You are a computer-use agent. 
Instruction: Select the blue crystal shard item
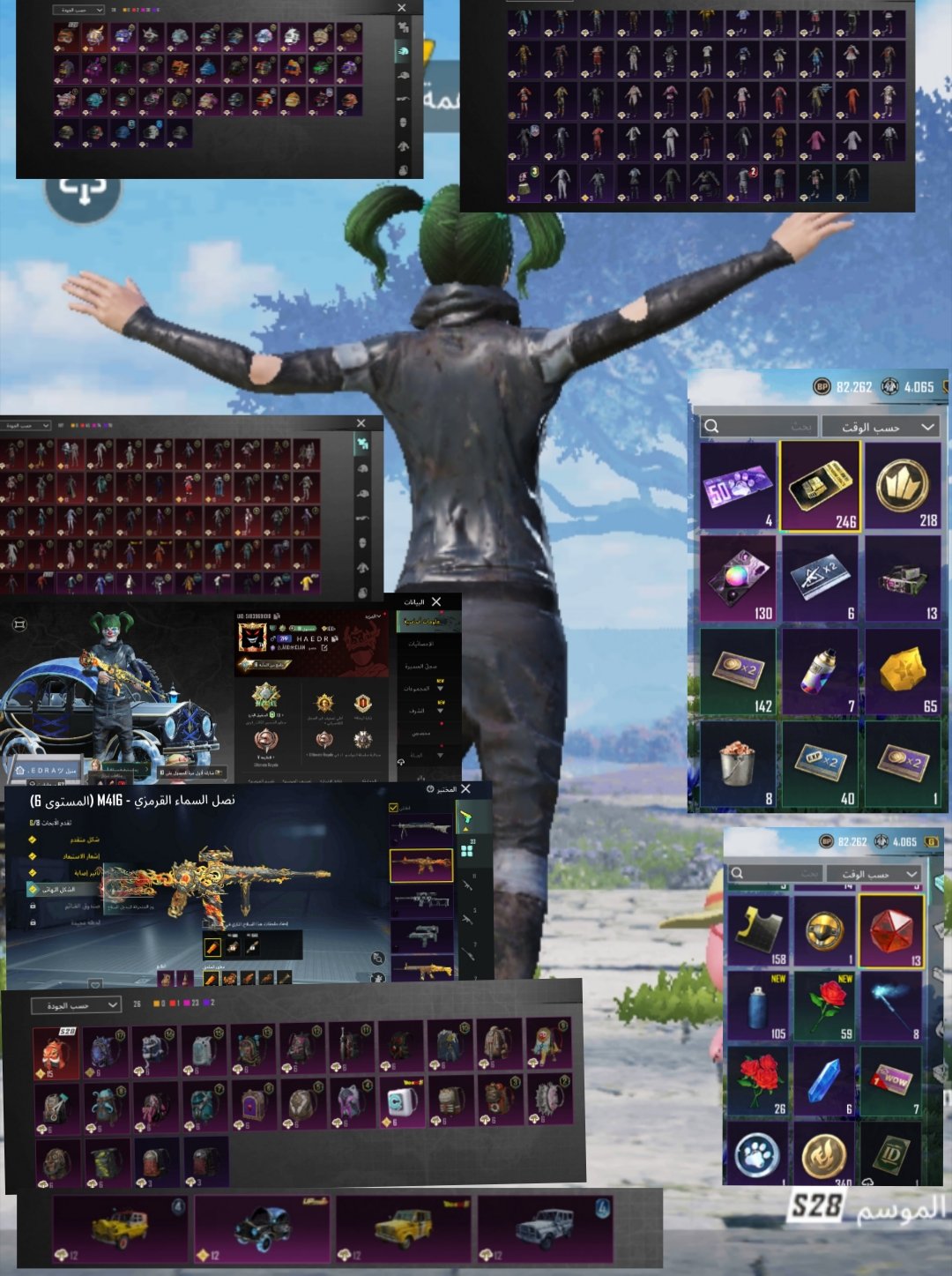click(x=825, y=1082)
